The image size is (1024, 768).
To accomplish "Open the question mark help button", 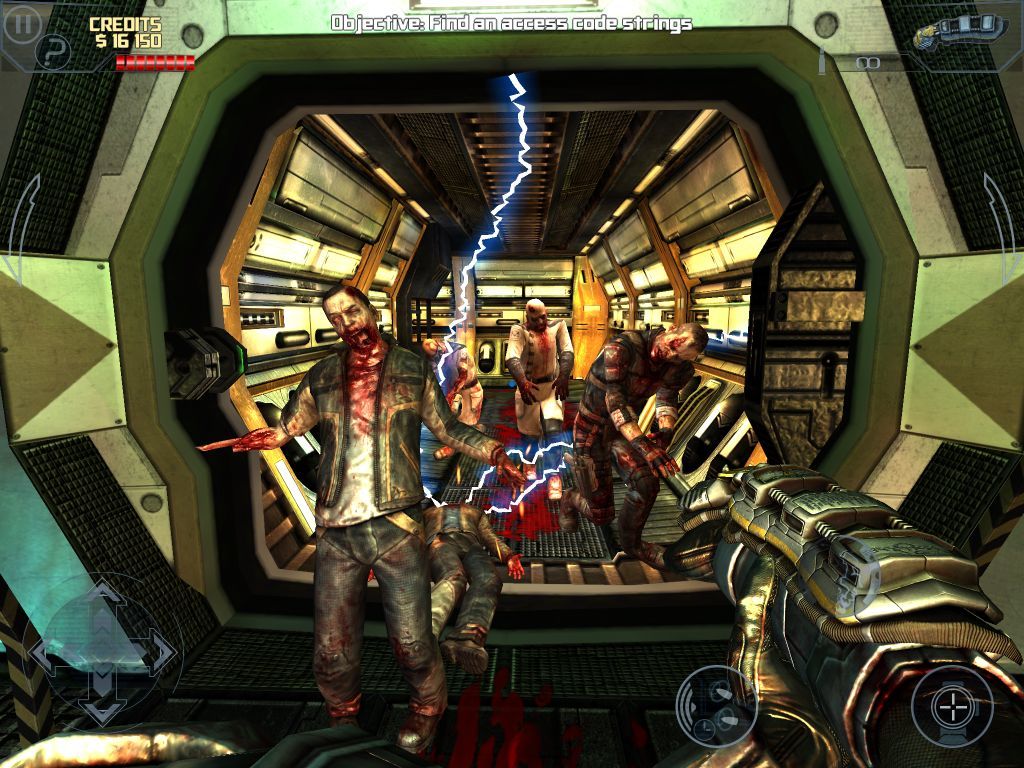I will tap(53, 53).
